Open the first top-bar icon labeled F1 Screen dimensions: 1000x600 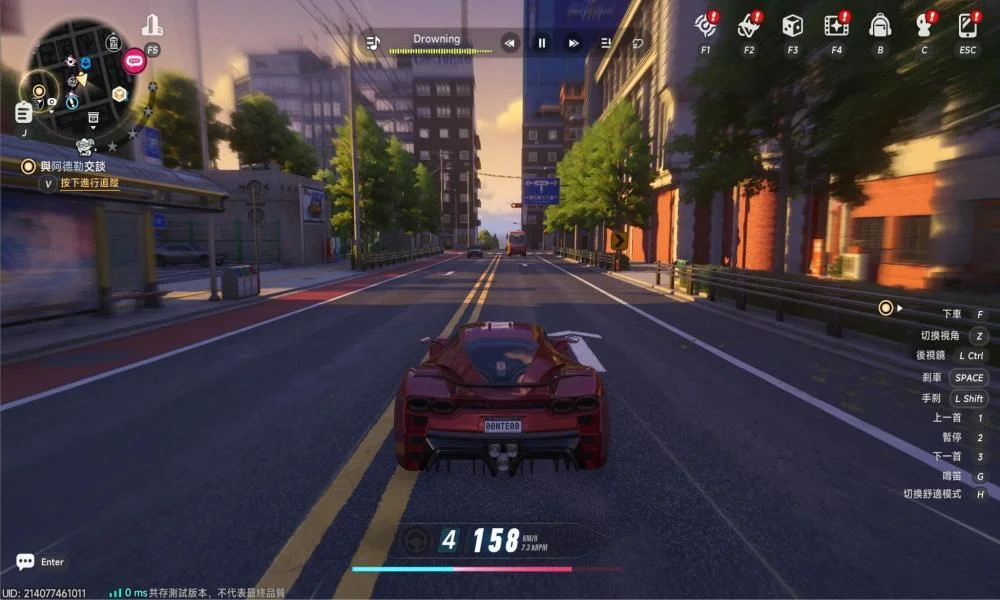[x=706, y=26]
